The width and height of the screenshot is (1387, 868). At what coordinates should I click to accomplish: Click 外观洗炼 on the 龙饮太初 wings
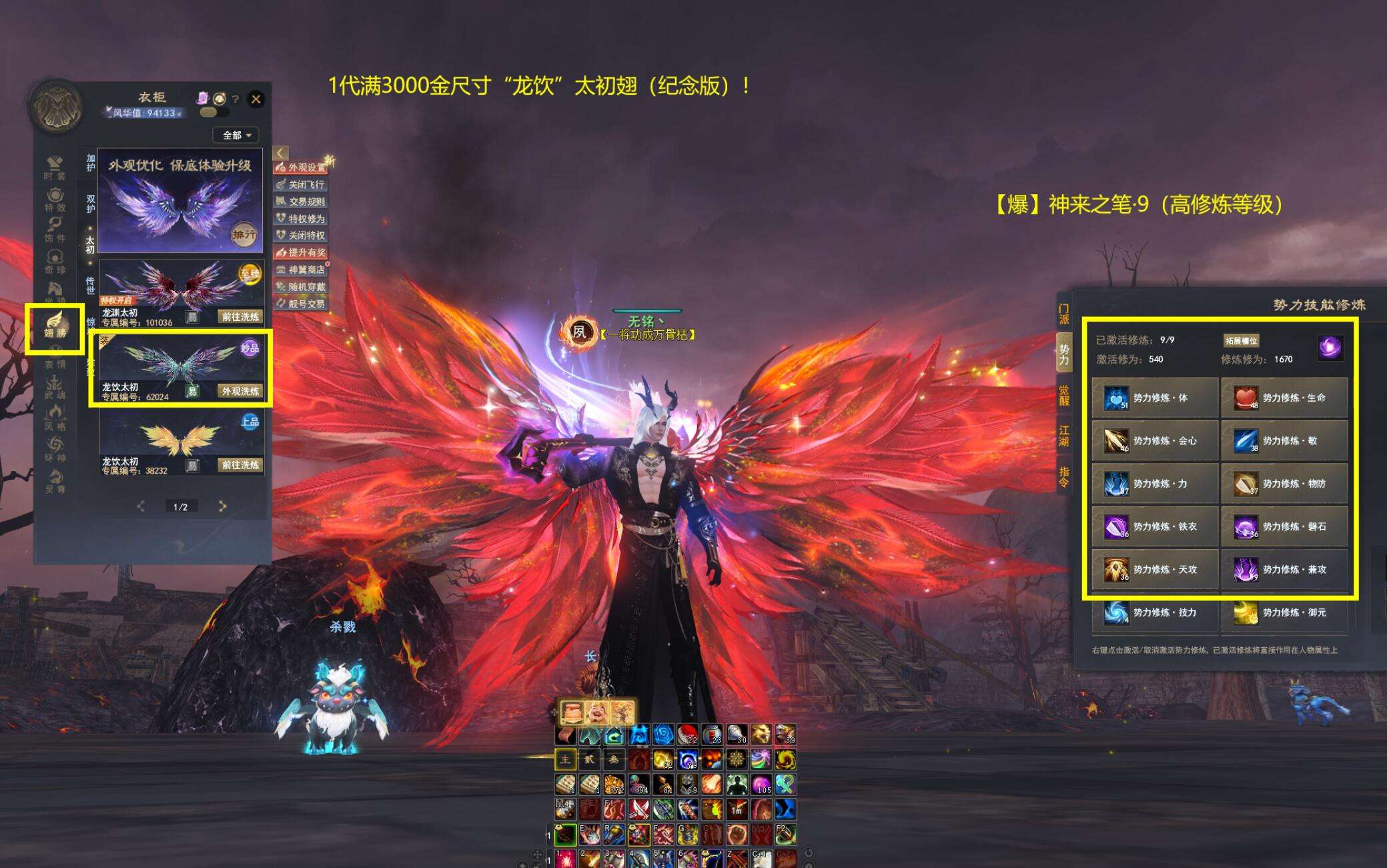tap(240, 391)
